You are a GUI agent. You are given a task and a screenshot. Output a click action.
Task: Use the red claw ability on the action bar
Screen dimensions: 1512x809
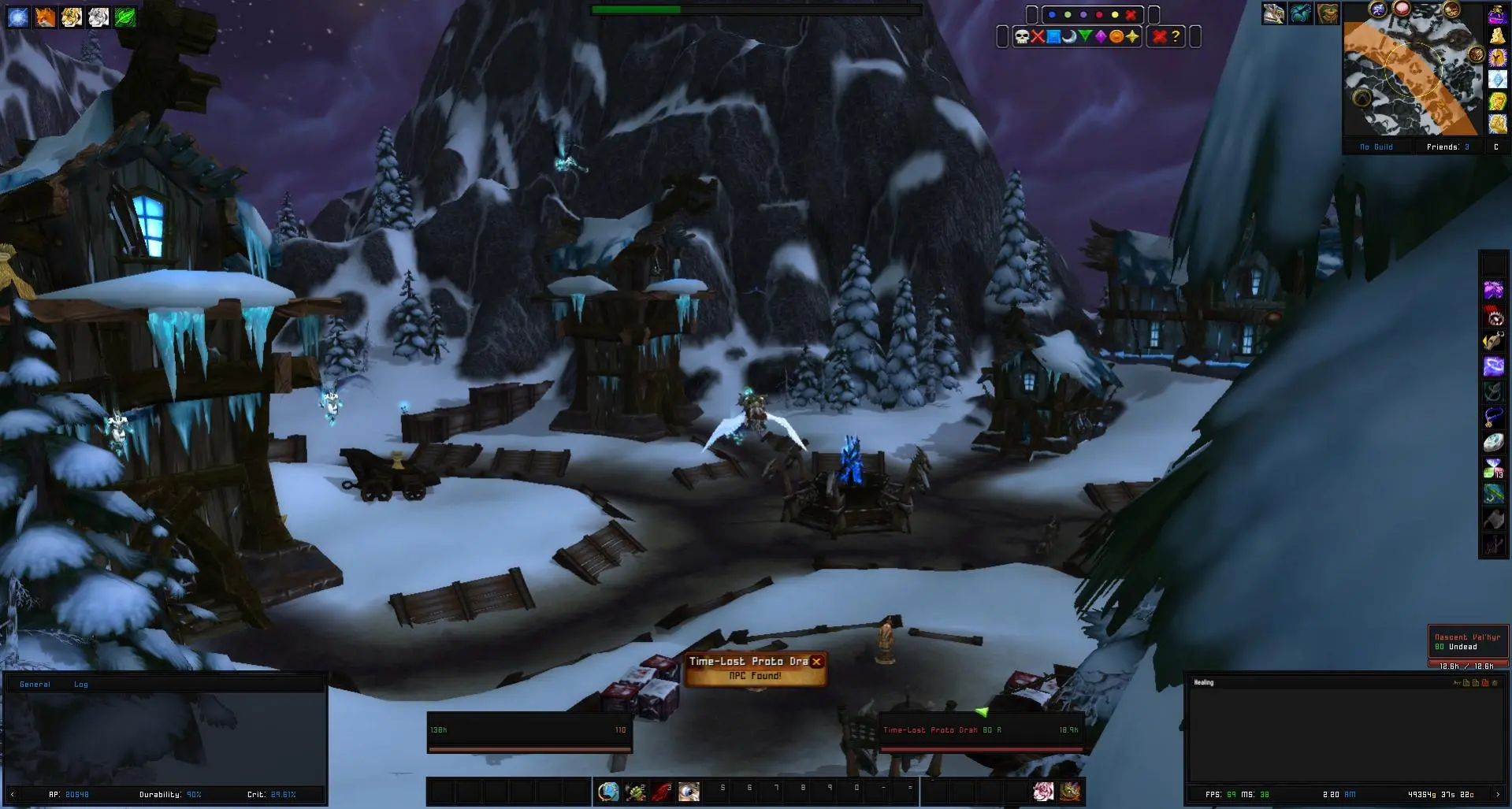coord(662,791)
